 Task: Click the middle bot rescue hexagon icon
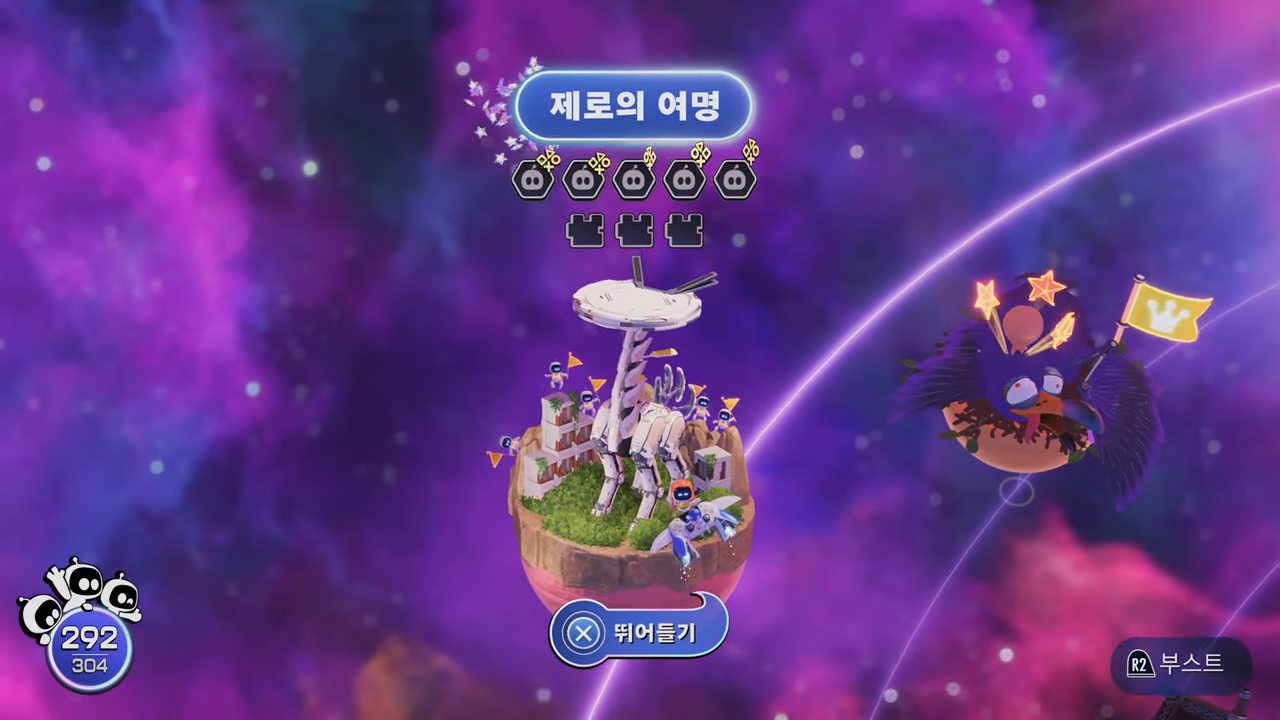coord(634,178)
